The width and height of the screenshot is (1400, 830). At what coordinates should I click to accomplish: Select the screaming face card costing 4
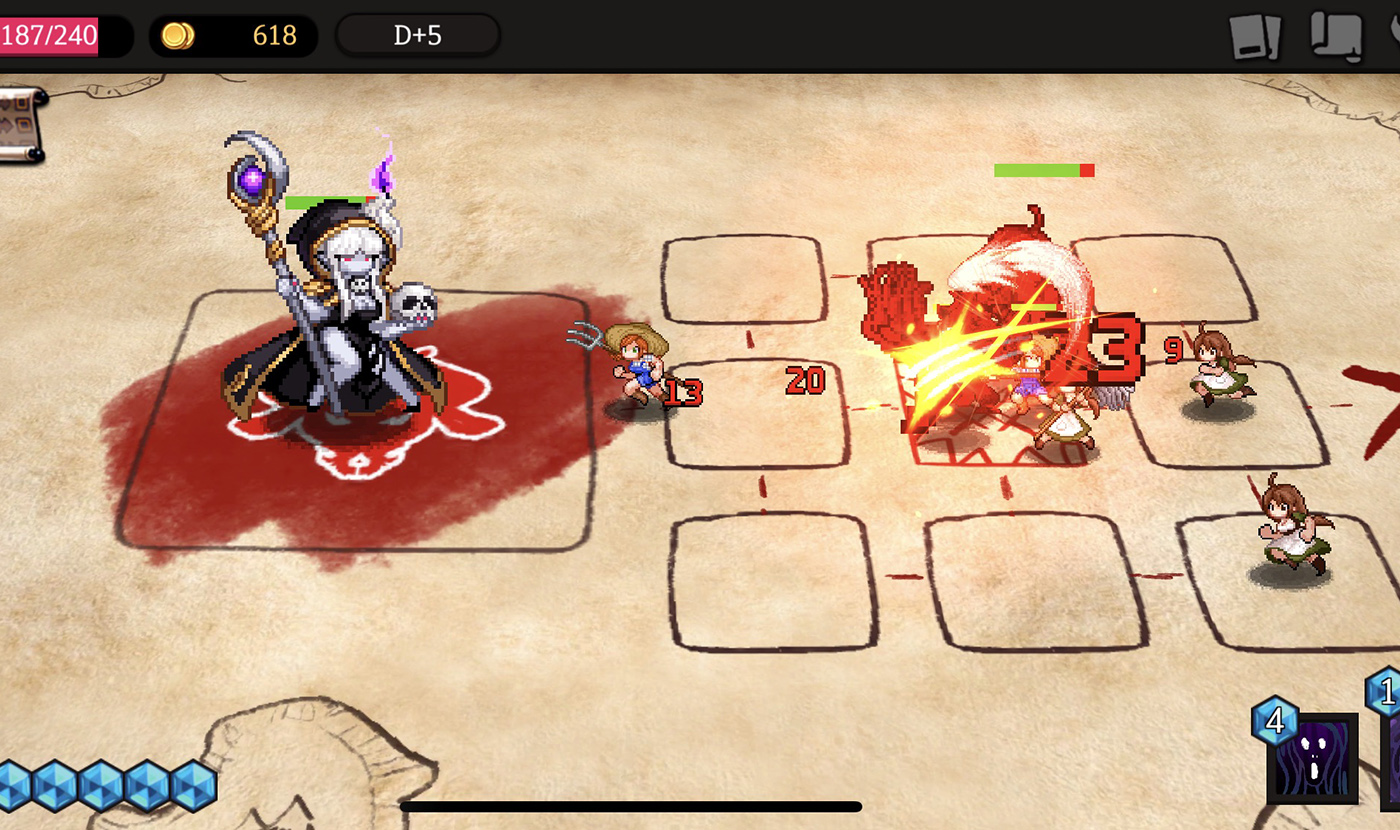1312,757
